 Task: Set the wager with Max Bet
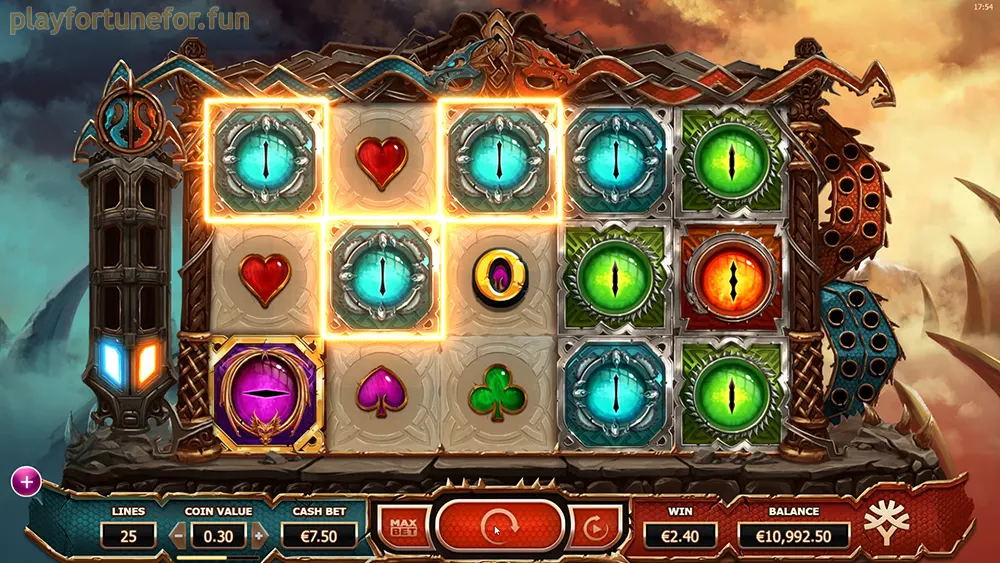click(404, 526)
